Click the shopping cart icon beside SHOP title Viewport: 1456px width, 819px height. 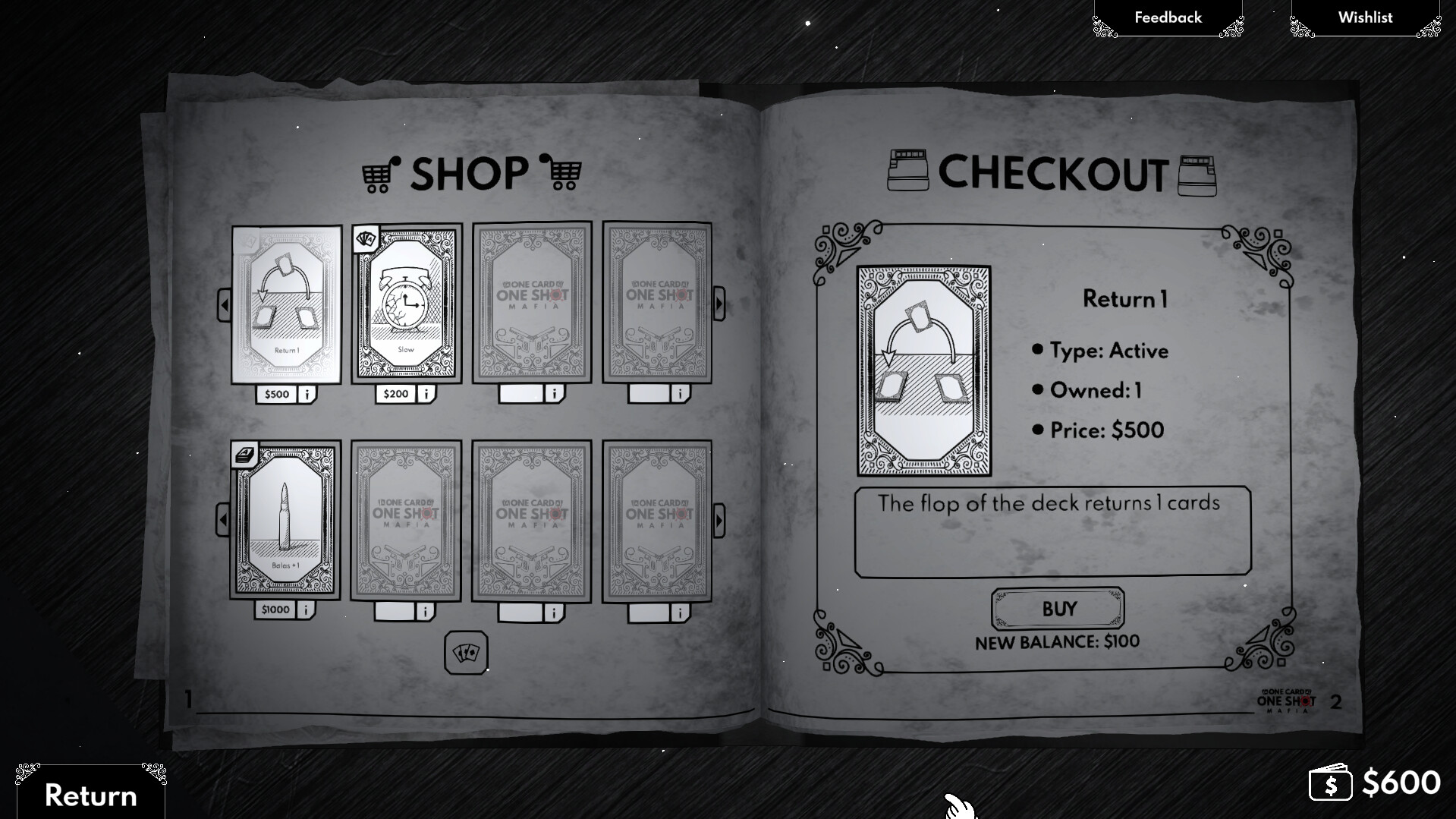coord(378,175)
